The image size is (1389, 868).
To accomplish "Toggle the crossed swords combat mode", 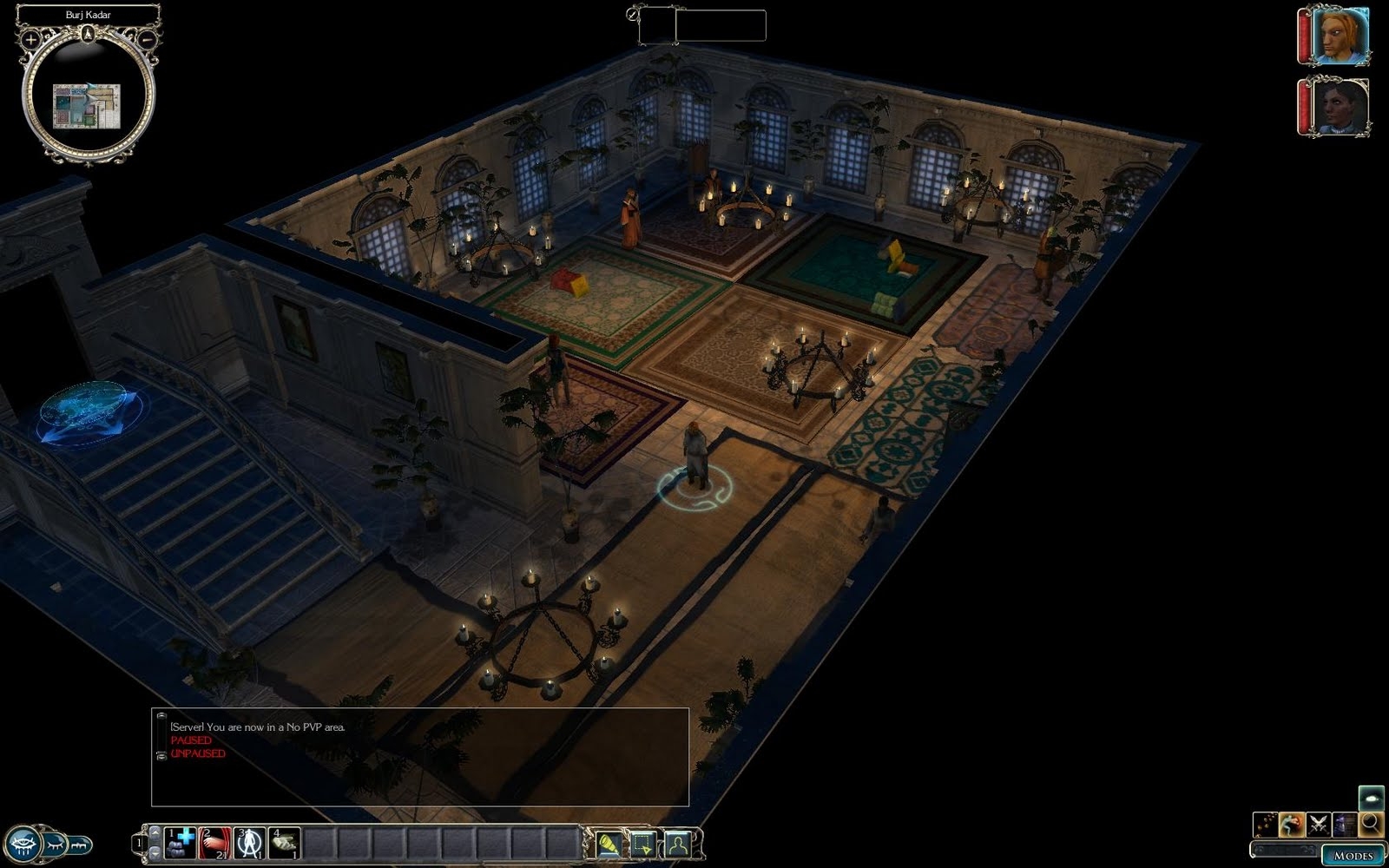I will tap(1319, 823).
